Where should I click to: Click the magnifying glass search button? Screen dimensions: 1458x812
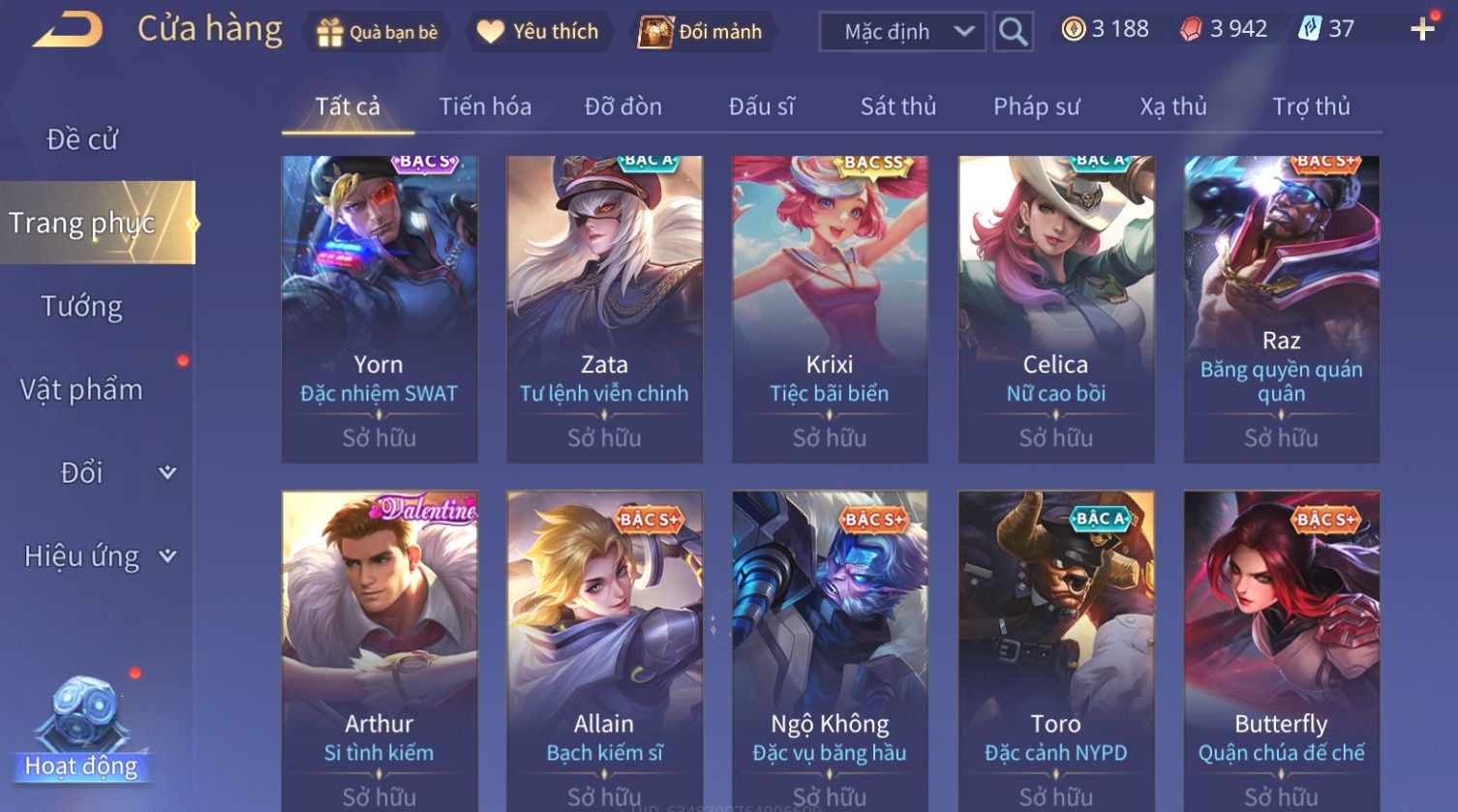click(1013, 32)
